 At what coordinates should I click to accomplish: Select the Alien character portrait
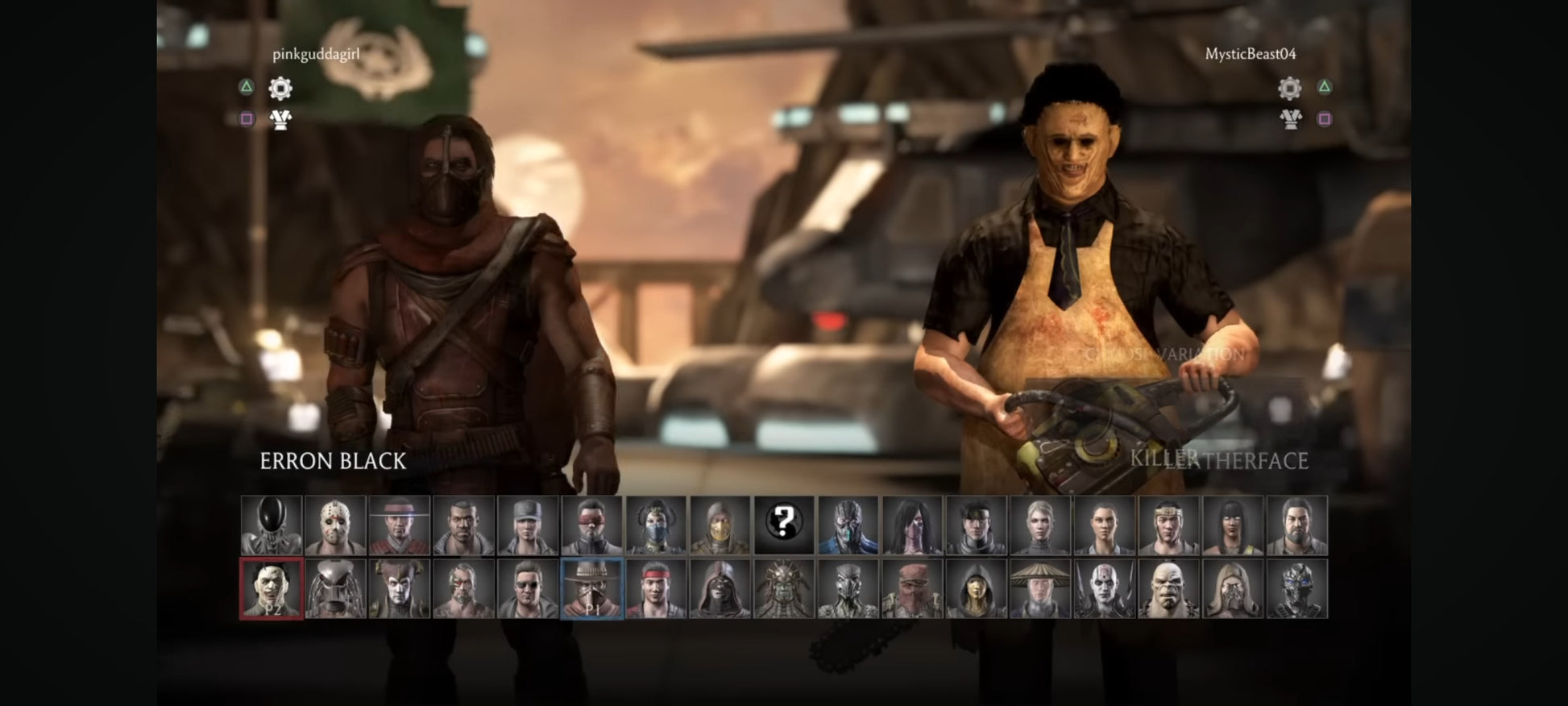272,525
